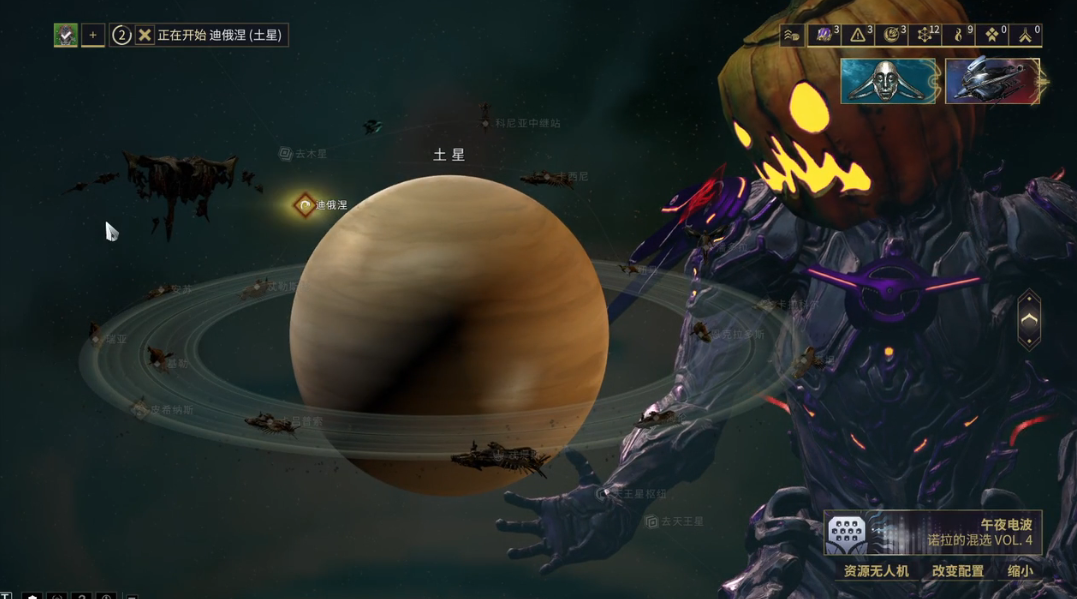Open the flame-shaped icon showing 9
This screenshot has width=1077, height=599.
tap(958, 35)
